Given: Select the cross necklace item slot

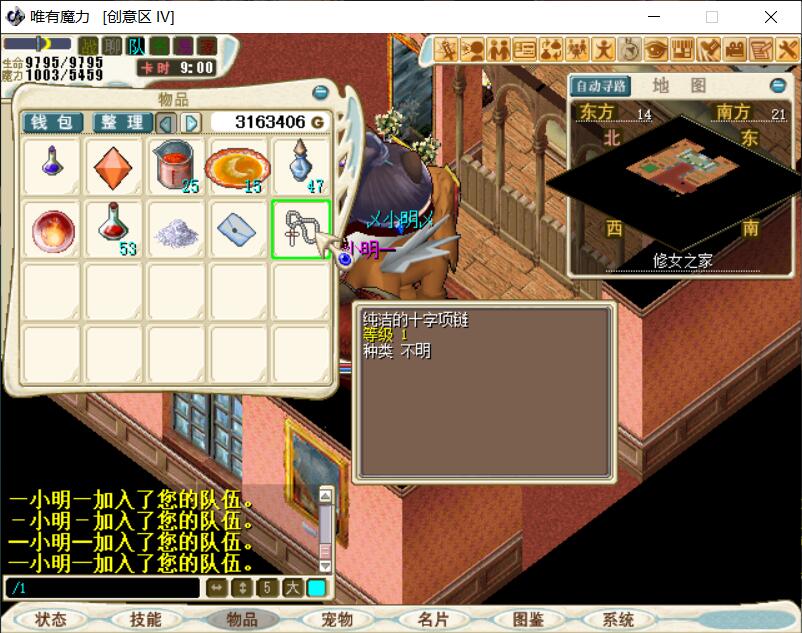Looking at the screenshot, I should coord(300,229).
